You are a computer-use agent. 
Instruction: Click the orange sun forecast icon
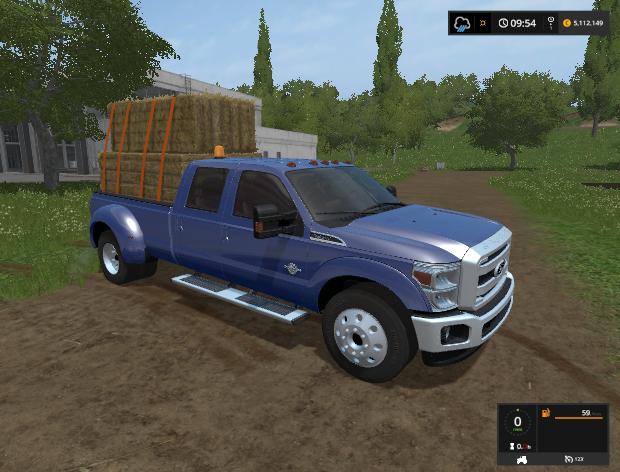click(483, 23)
